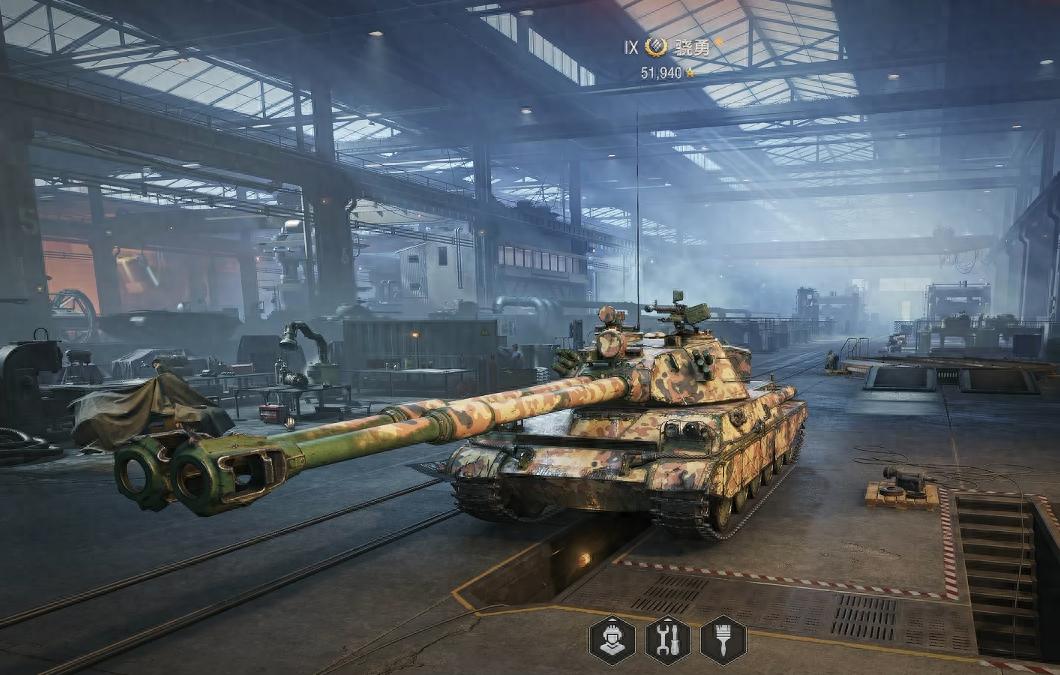Open the wrench and screwdriver equipment button
The width and height of the screenshot is (1060, 675).
pos(667,640)
